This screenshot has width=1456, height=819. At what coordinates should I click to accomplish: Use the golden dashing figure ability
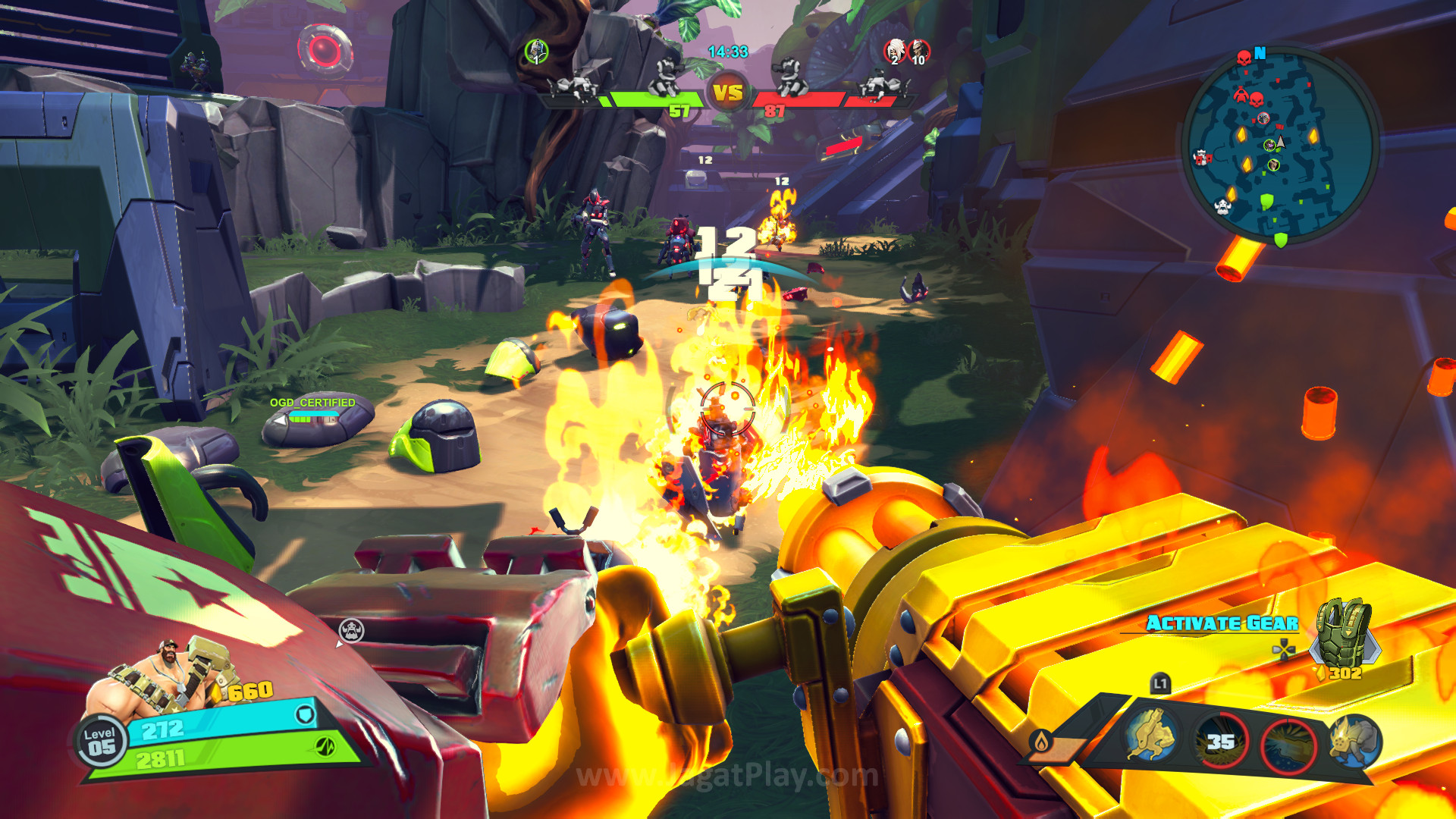tap(1151, 734)
